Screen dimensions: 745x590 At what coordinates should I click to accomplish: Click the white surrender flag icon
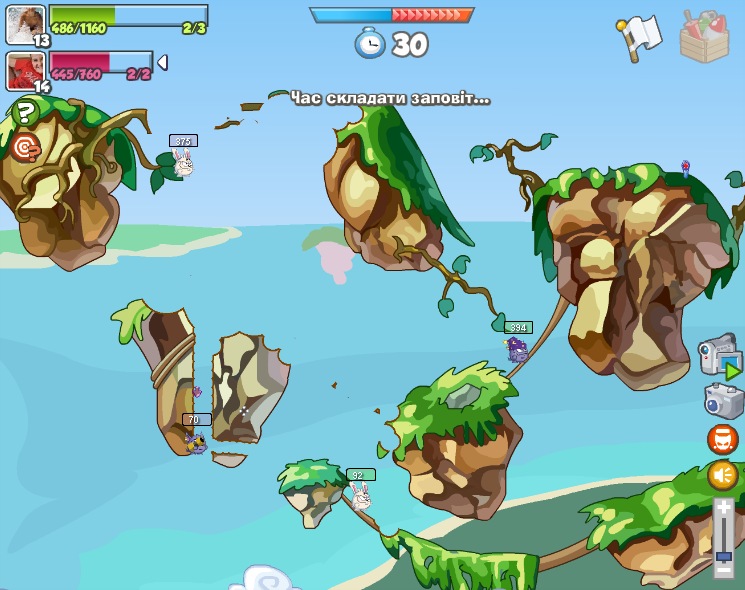pos(639,36)
